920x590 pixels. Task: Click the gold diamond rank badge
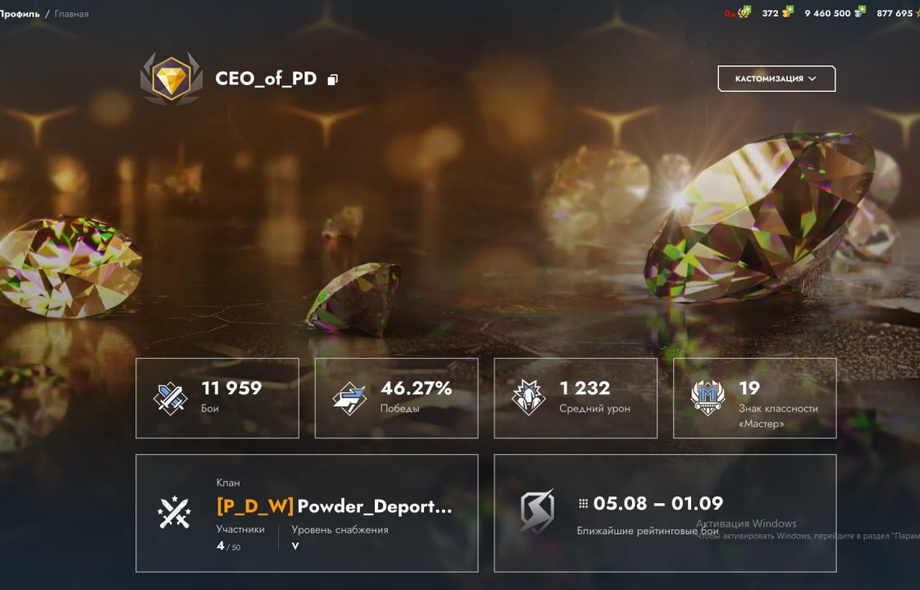point(171,78)
